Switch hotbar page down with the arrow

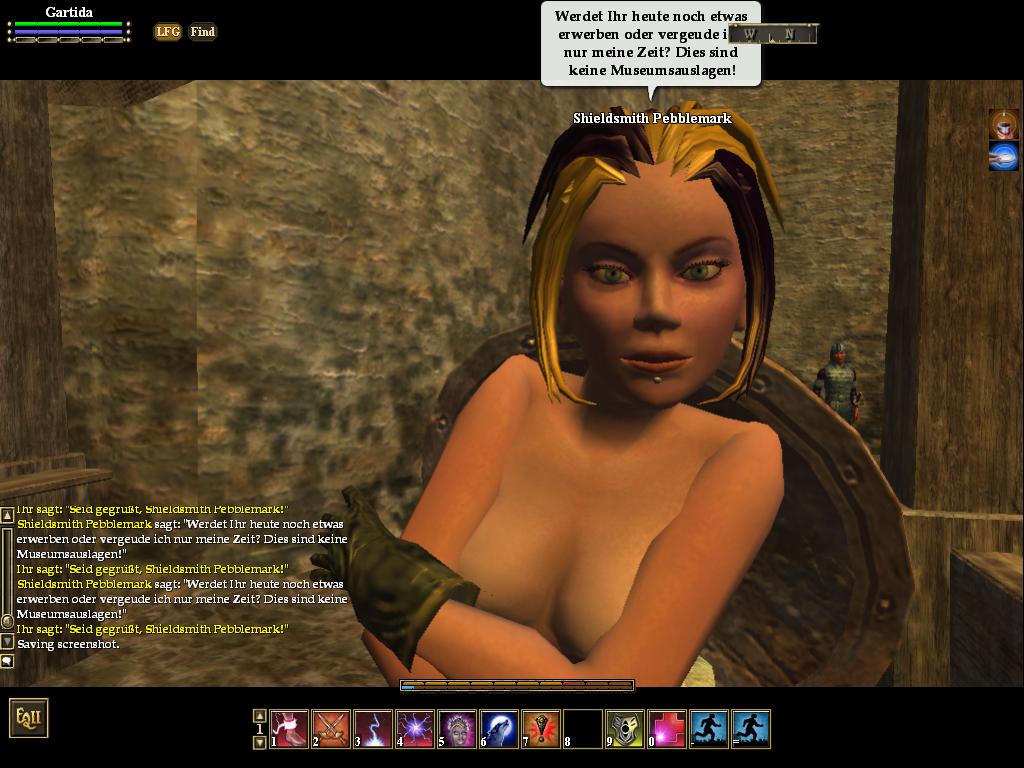tap(259, 743)
